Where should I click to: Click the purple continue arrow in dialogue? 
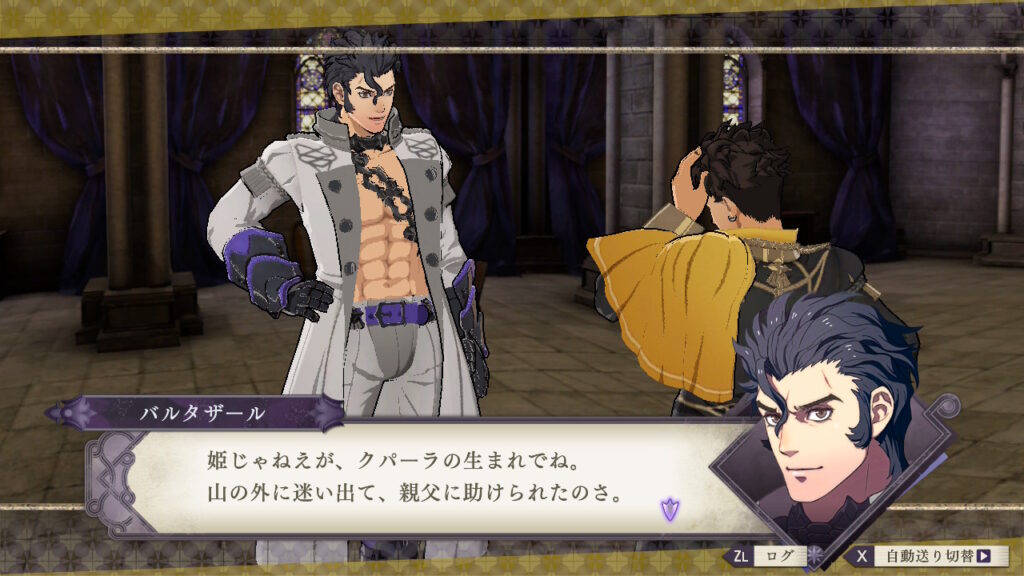coord(667,511)
